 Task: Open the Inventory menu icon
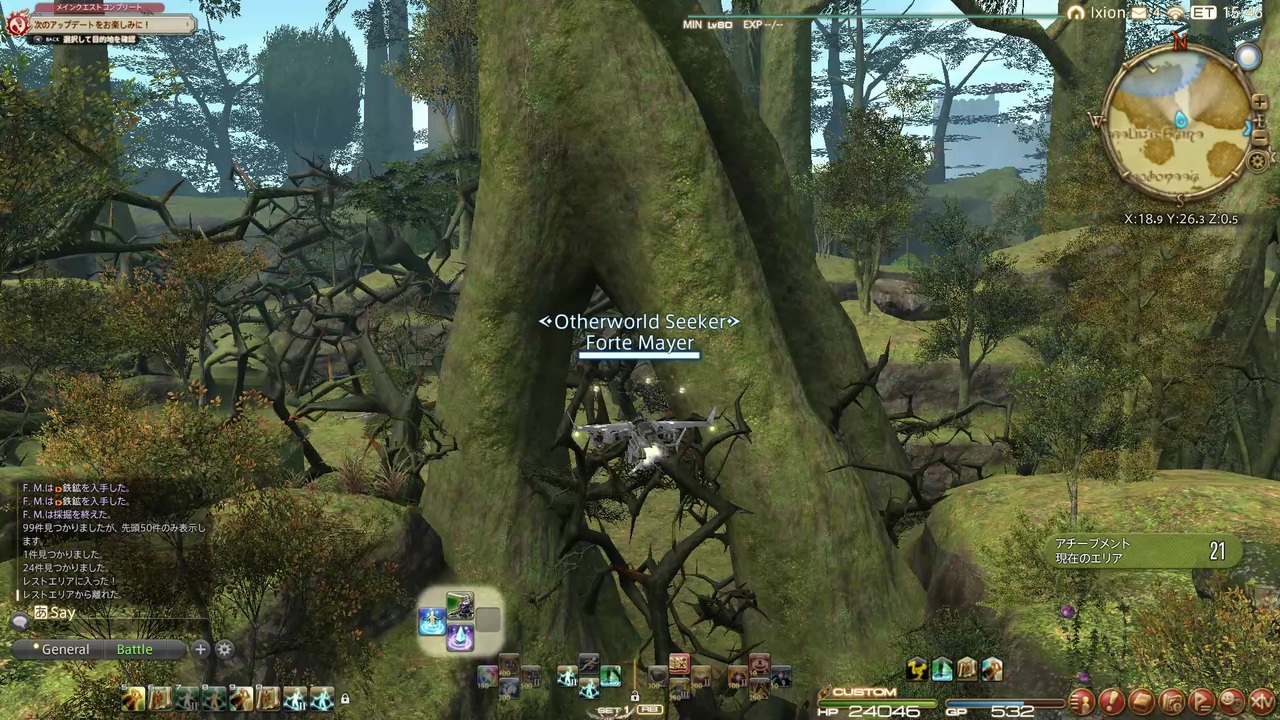(x=1141, y=701)
